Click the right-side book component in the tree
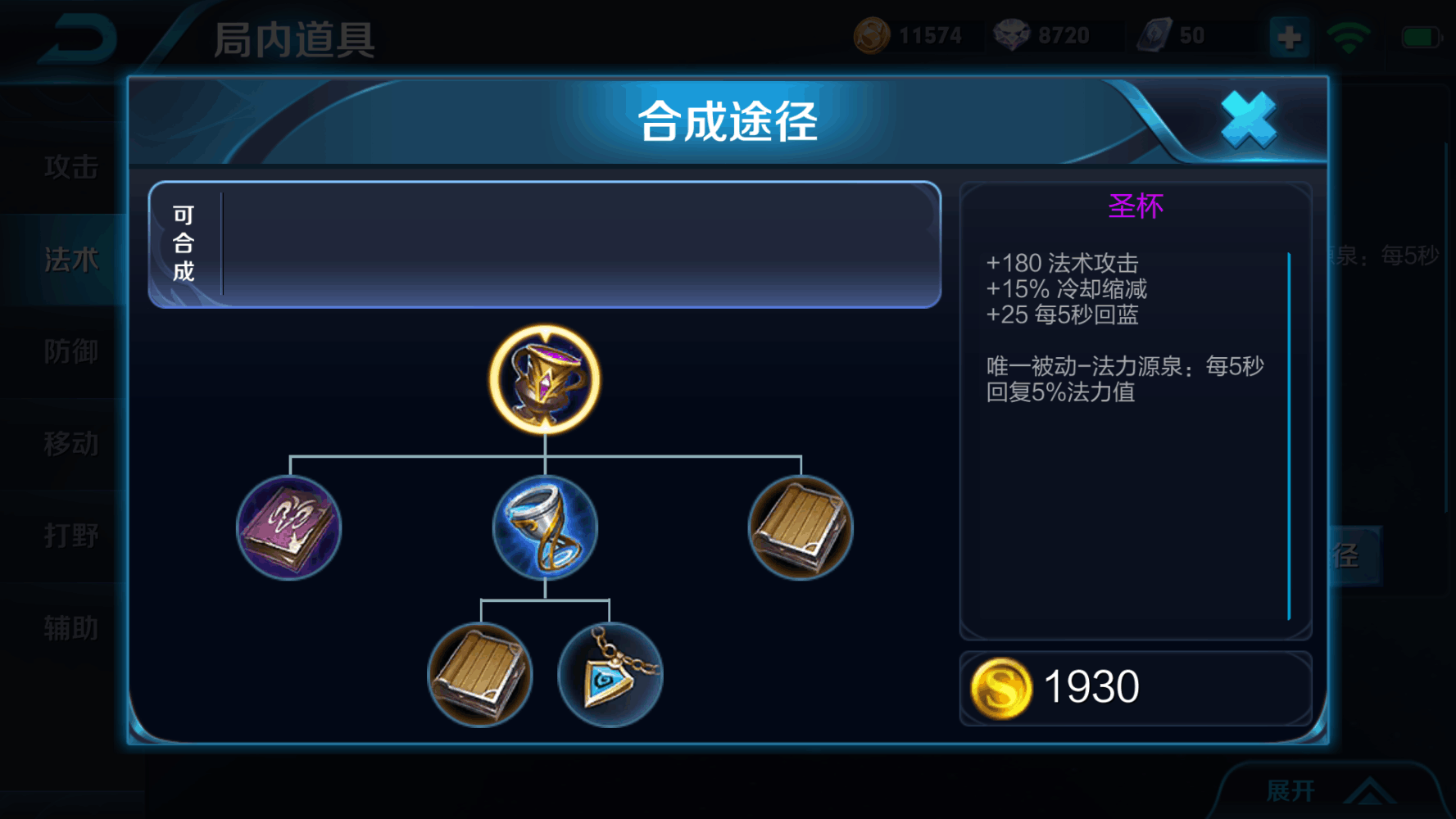The image size is (1456, 819). 799,527
